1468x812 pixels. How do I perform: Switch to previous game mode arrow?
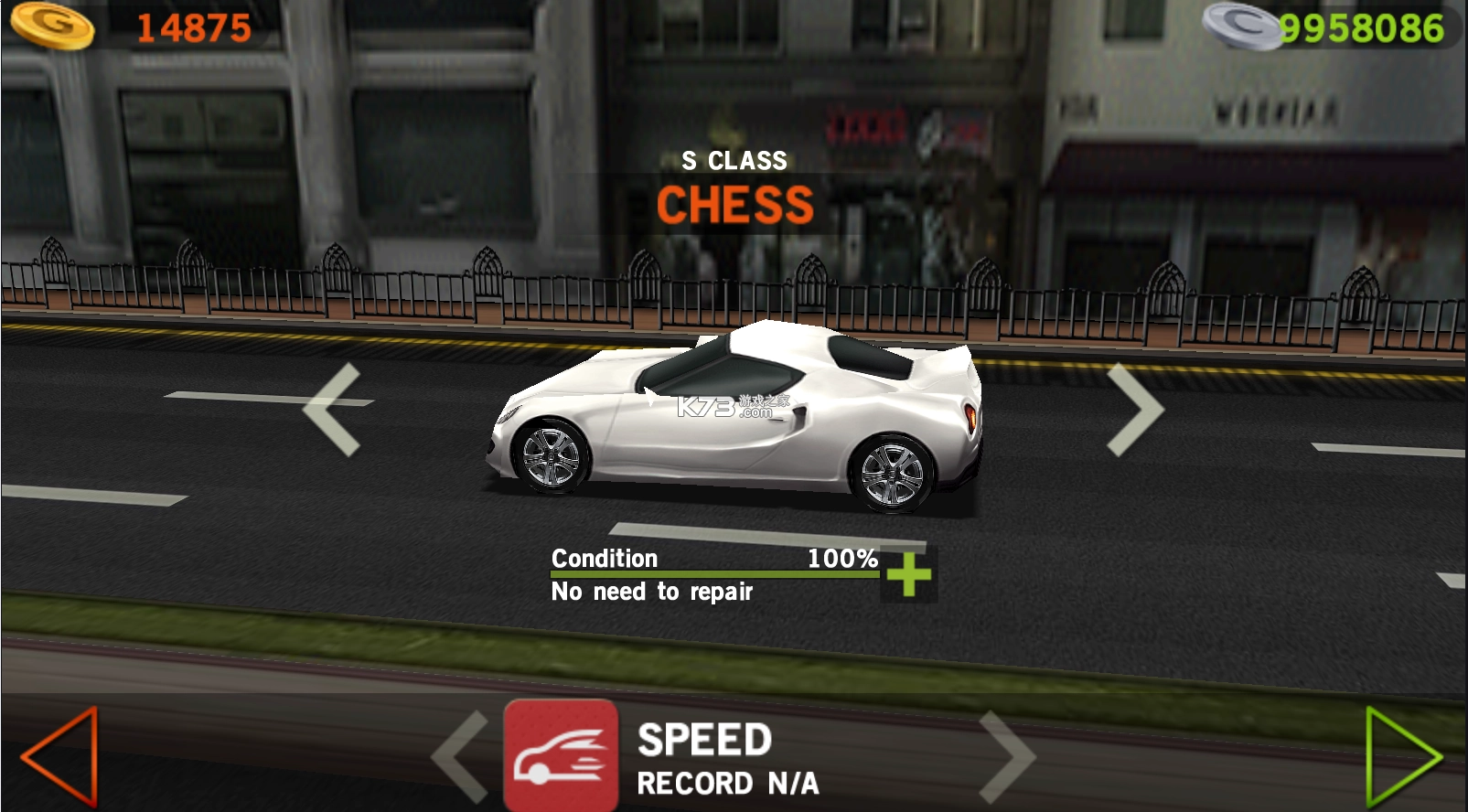click(461, 756)
